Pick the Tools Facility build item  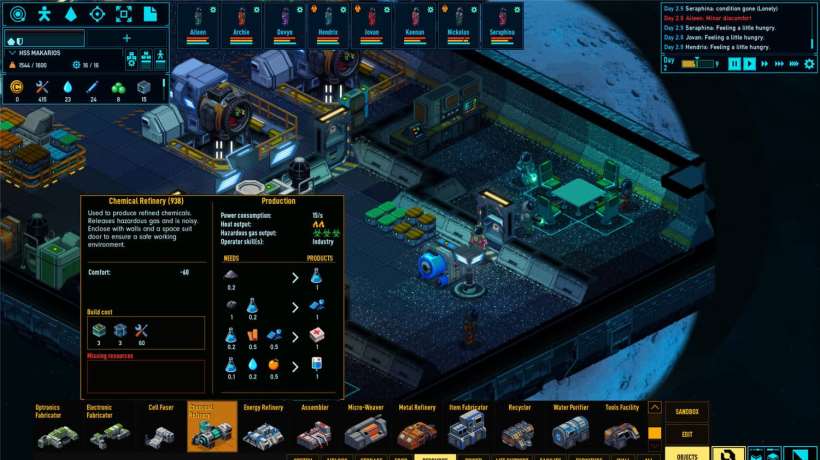click(622, 432)
